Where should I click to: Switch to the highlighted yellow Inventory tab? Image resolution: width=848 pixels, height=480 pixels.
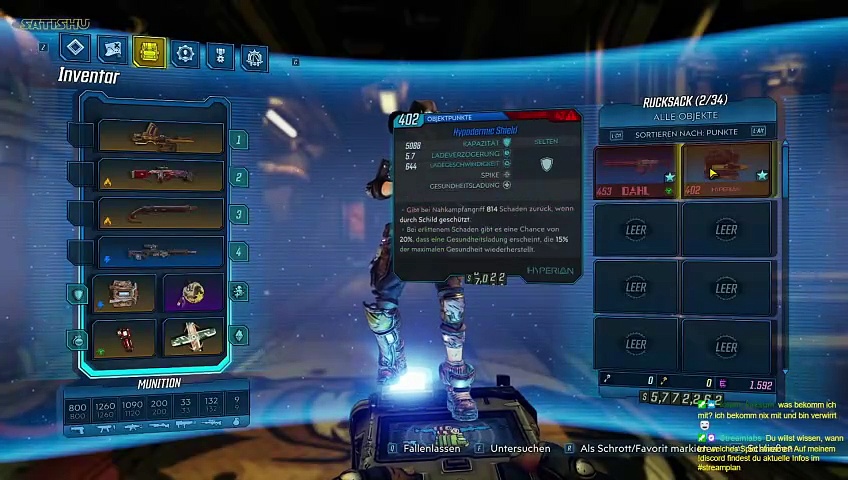[149, 52]
